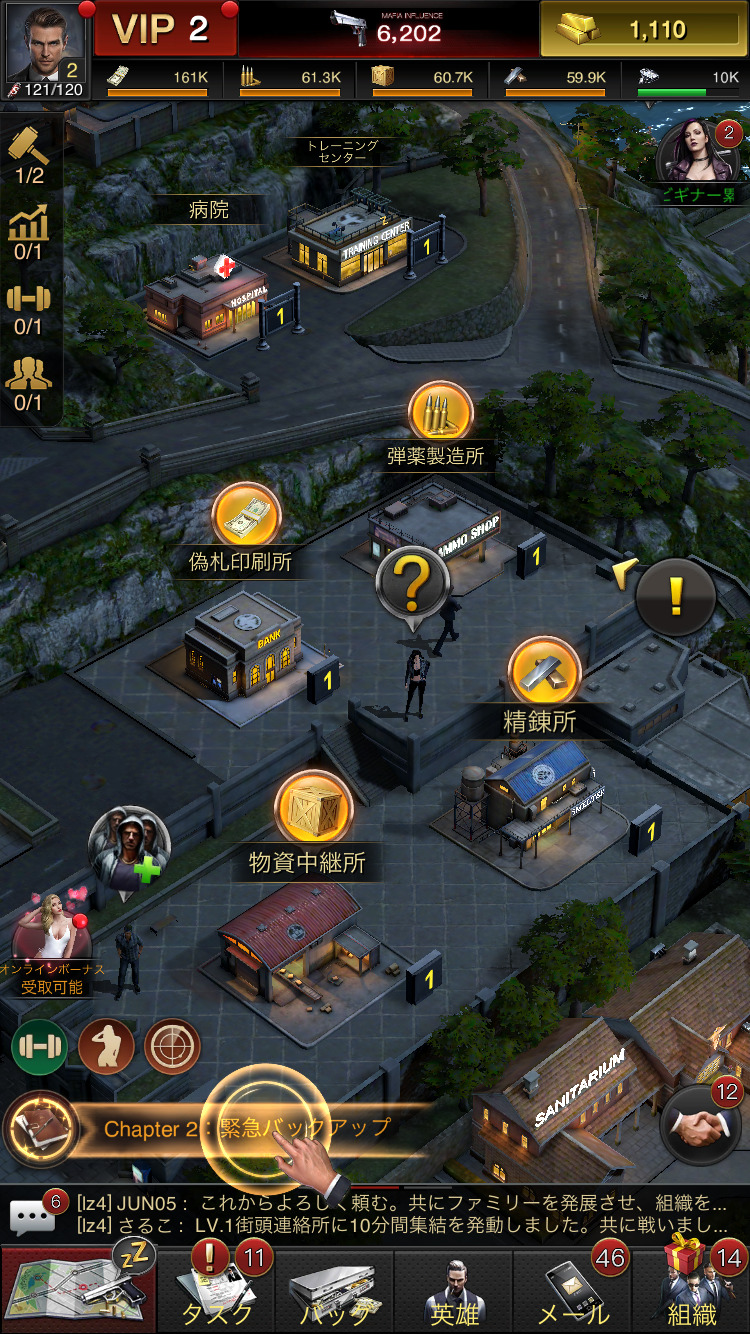This screenshot has width=750, height=1334.
Task: Collect metal from the ingot bubble
Action: pyautogui.click(x=544, y=672)
